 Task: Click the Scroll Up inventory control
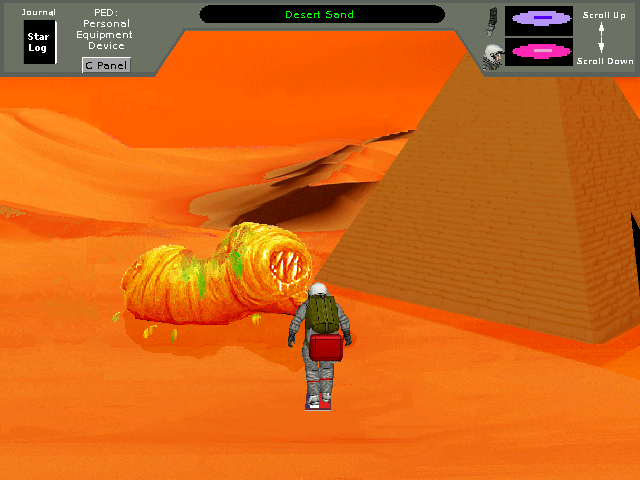(x=603, y=16)
